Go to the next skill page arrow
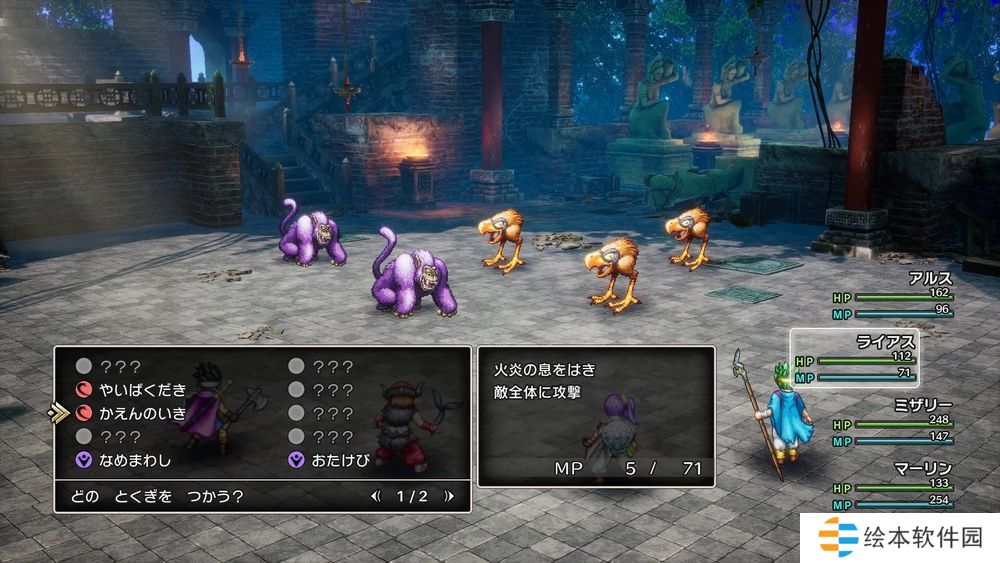Image resolution: width=1000 pixels, height=563 pixels. point(449,496)
